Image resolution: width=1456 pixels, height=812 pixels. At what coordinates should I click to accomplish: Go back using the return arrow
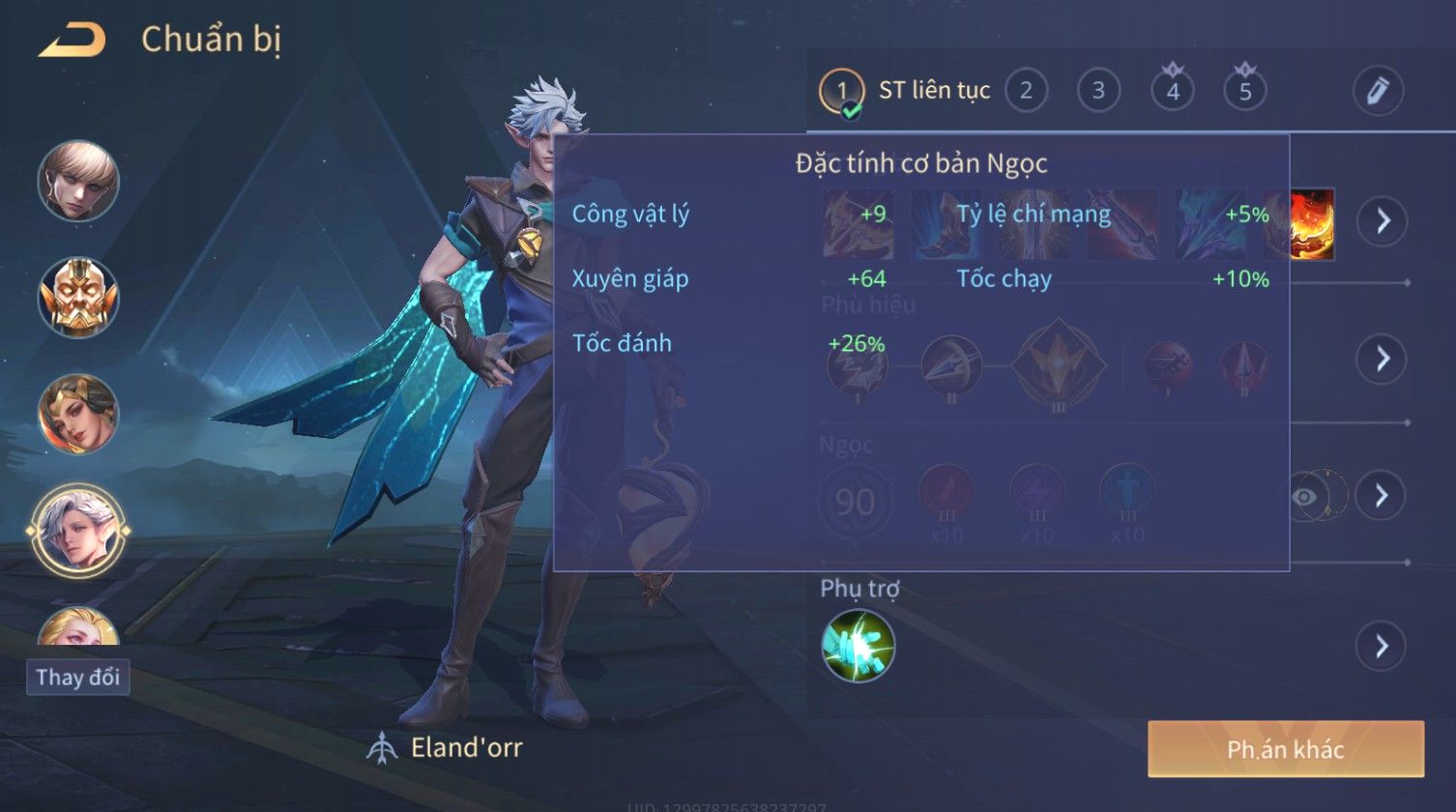72,41
